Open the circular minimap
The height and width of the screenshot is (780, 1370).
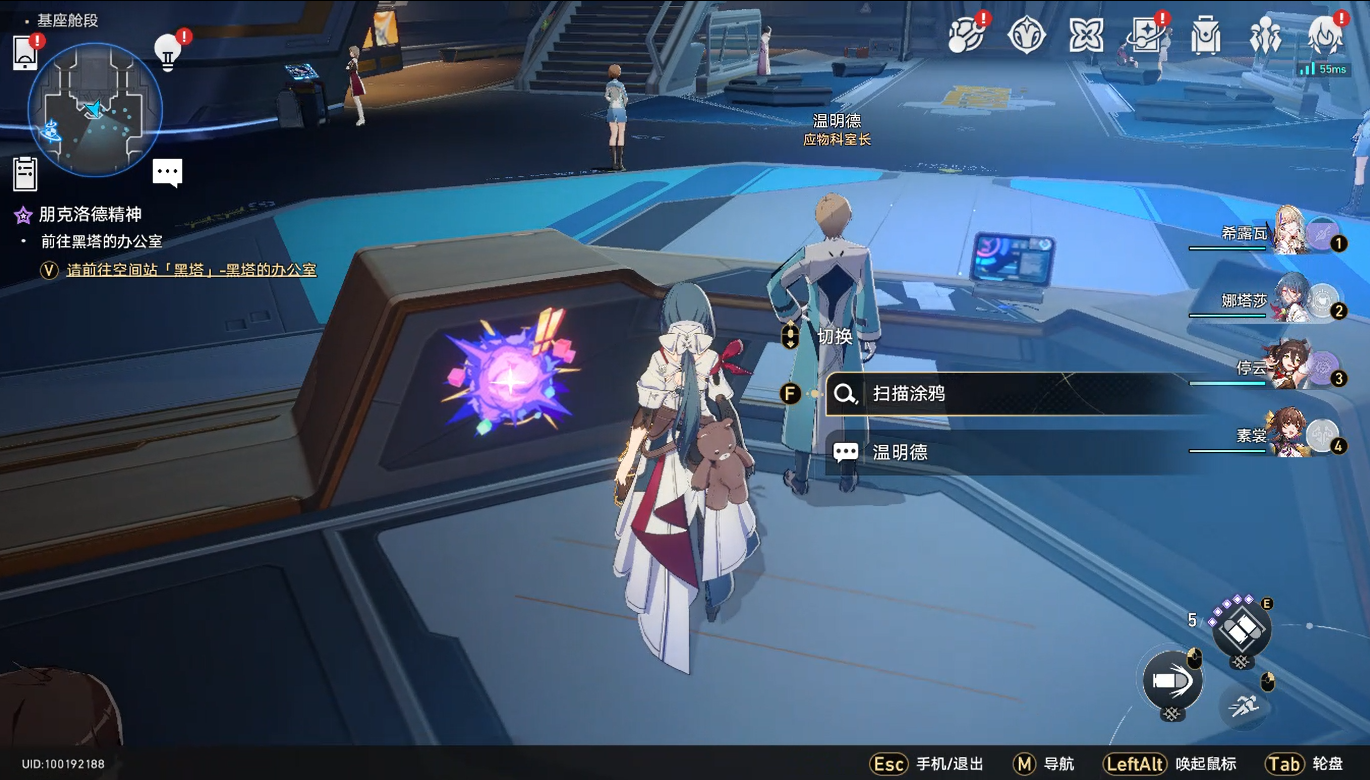[95, 110]
